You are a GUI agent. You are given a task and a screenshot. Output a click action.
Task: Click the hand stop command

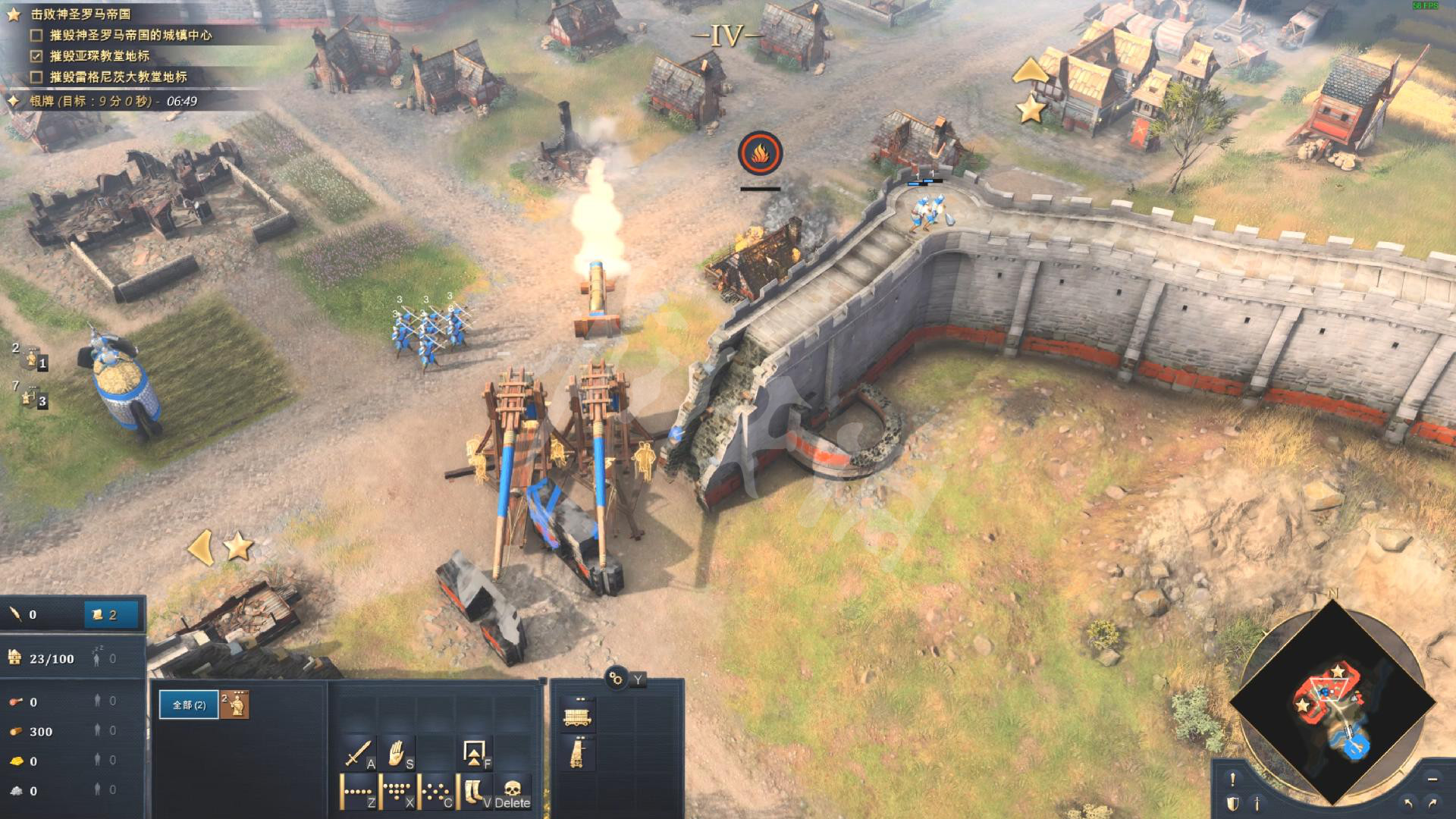[x=397, y=753]
